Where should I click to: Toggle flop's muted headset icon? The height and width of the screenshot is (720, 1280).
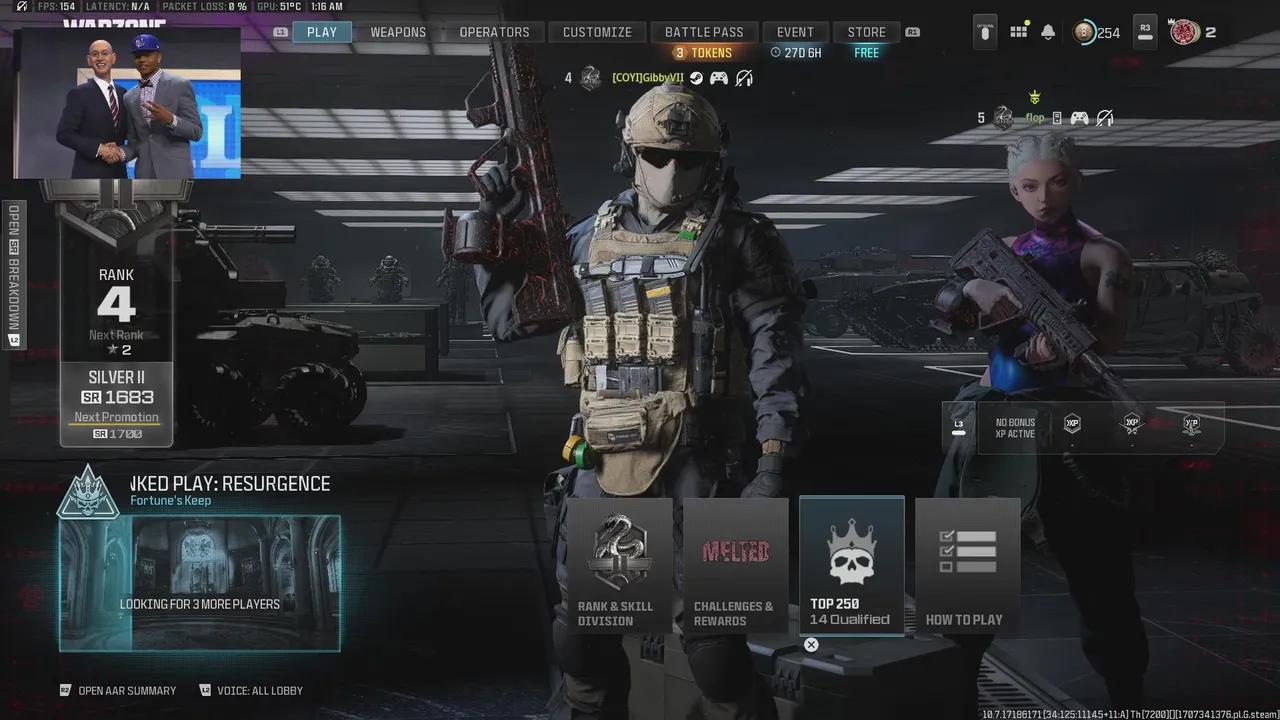1104,117
